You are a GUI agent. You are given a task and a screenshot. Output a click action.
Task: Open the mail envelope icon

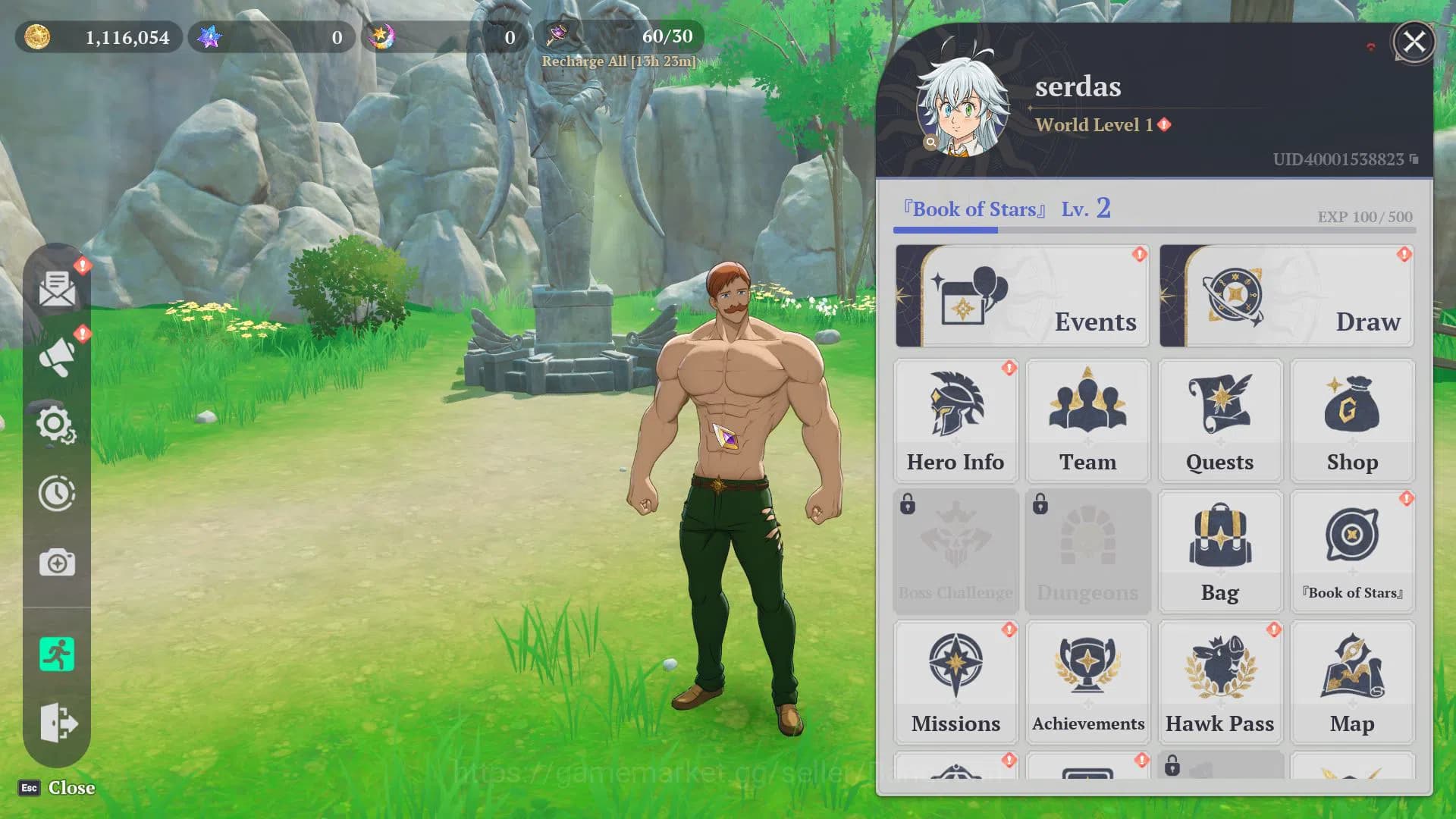[x=57, y=289]
